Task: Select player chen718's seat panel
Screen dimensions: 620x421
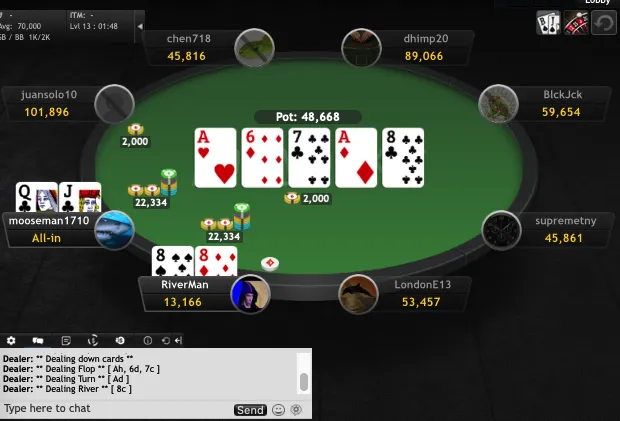Action: 190,48
